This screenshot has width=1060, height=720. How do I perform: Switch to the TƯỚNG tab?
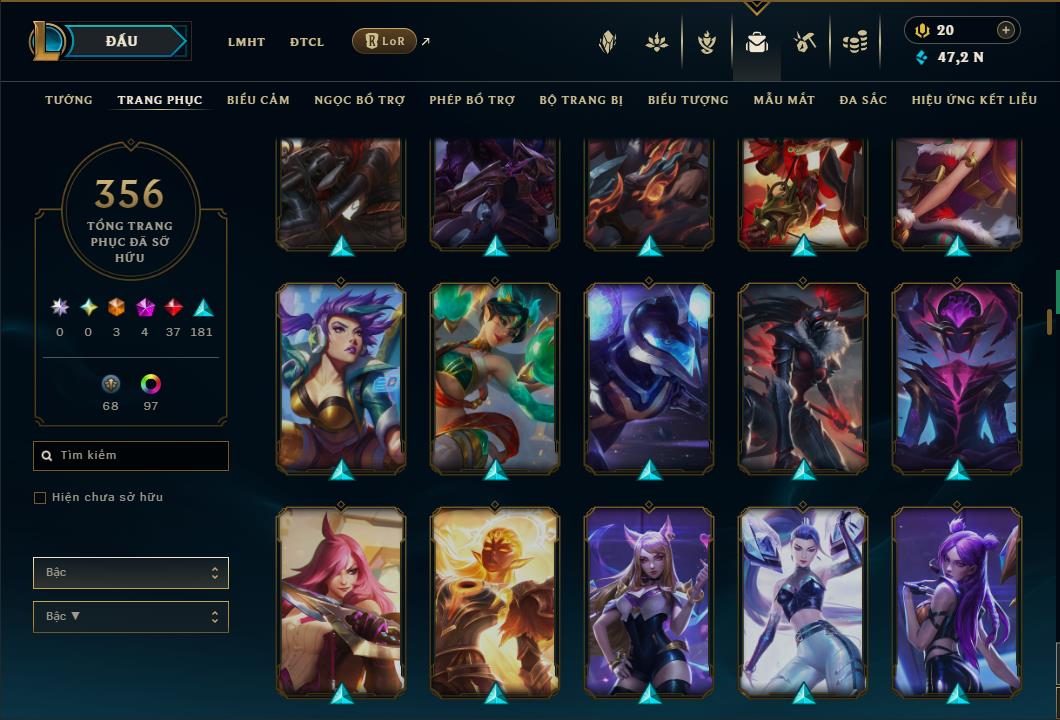[x=69, y=100]
